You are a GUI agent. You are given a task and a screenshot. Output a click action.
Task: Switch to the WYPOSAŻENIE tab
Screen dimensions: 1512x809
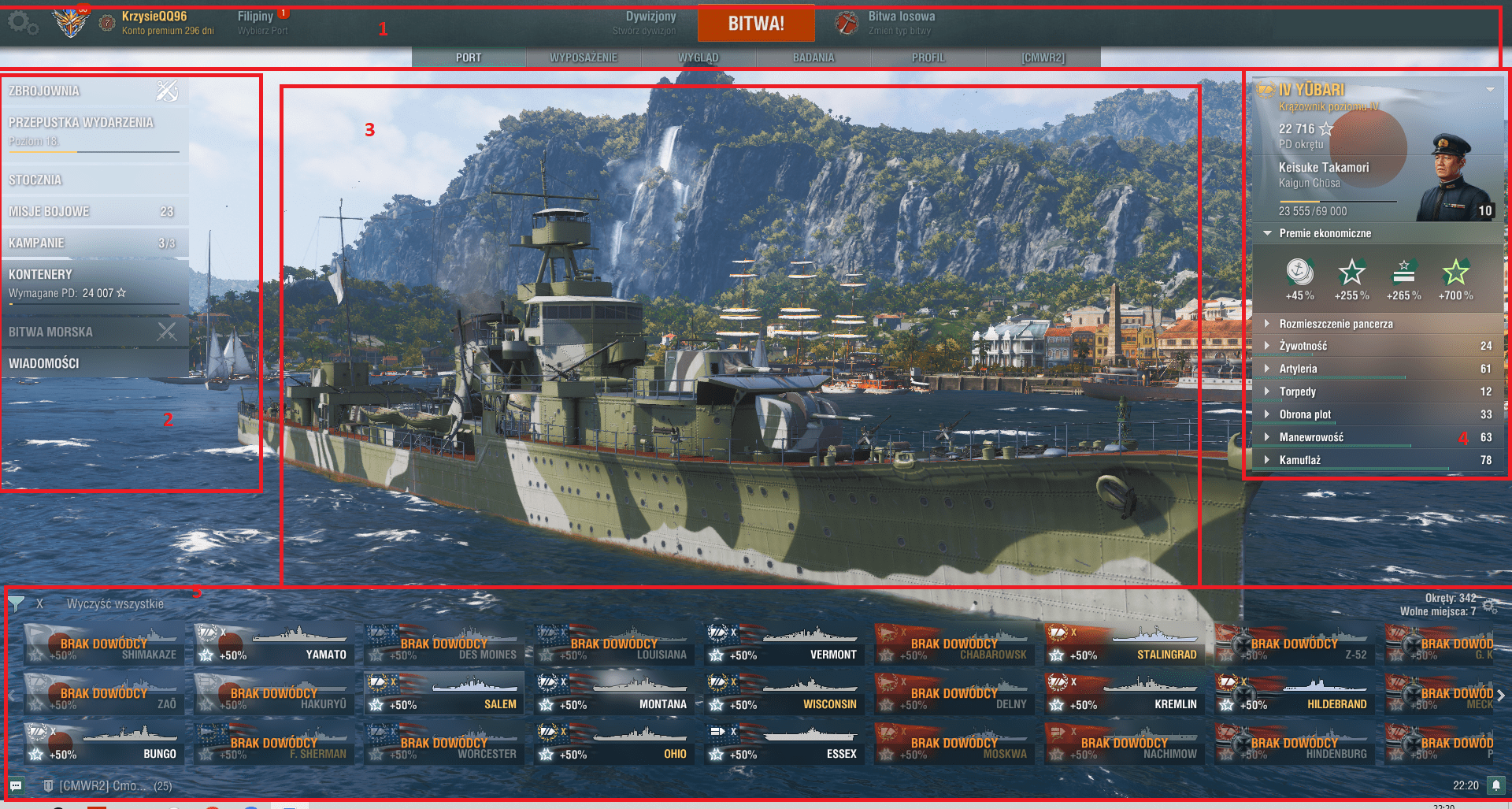click(x=584, y=58)
